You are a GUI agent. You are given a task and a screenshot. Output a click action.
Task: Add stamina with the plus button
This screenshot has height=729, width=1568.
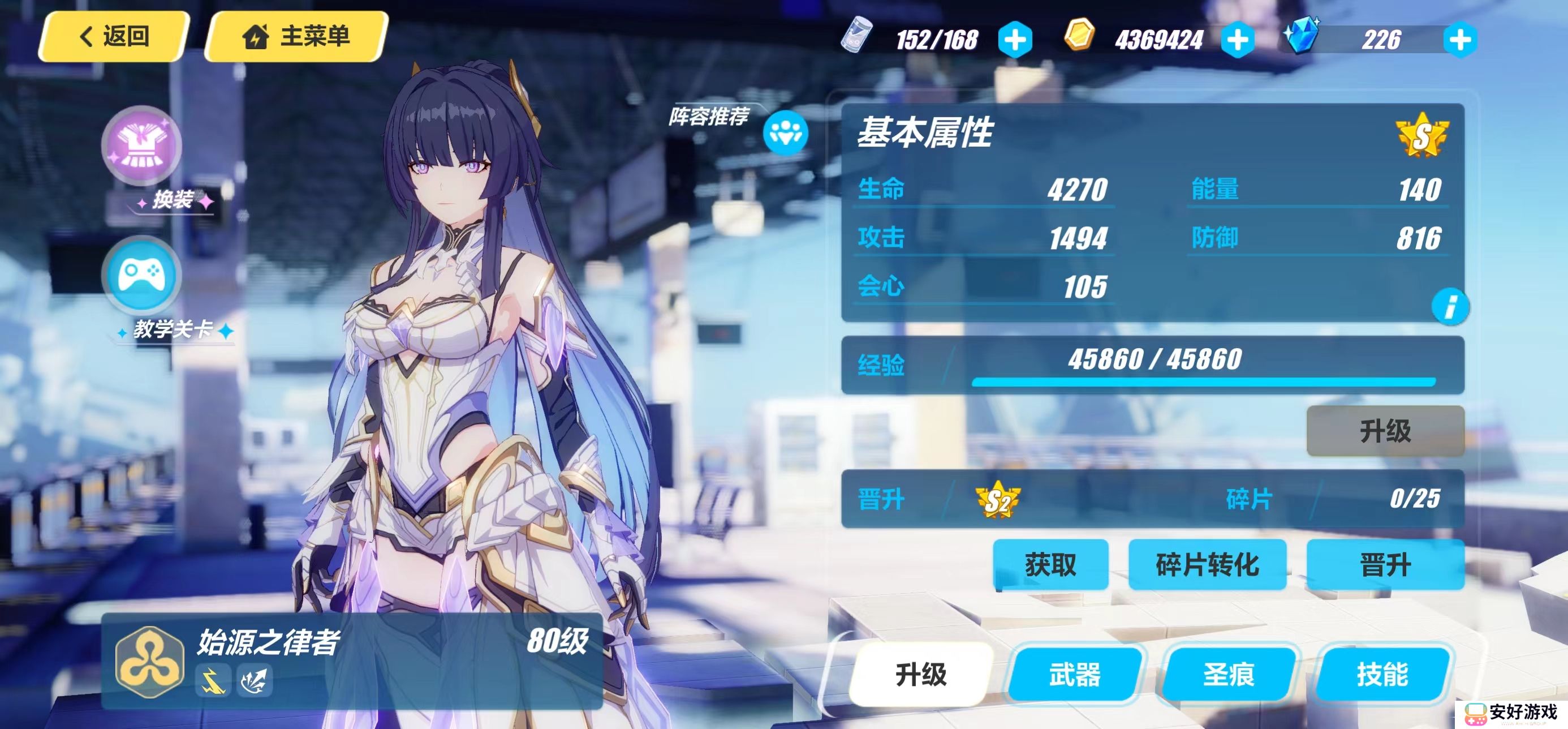[x=1015, y=40]
